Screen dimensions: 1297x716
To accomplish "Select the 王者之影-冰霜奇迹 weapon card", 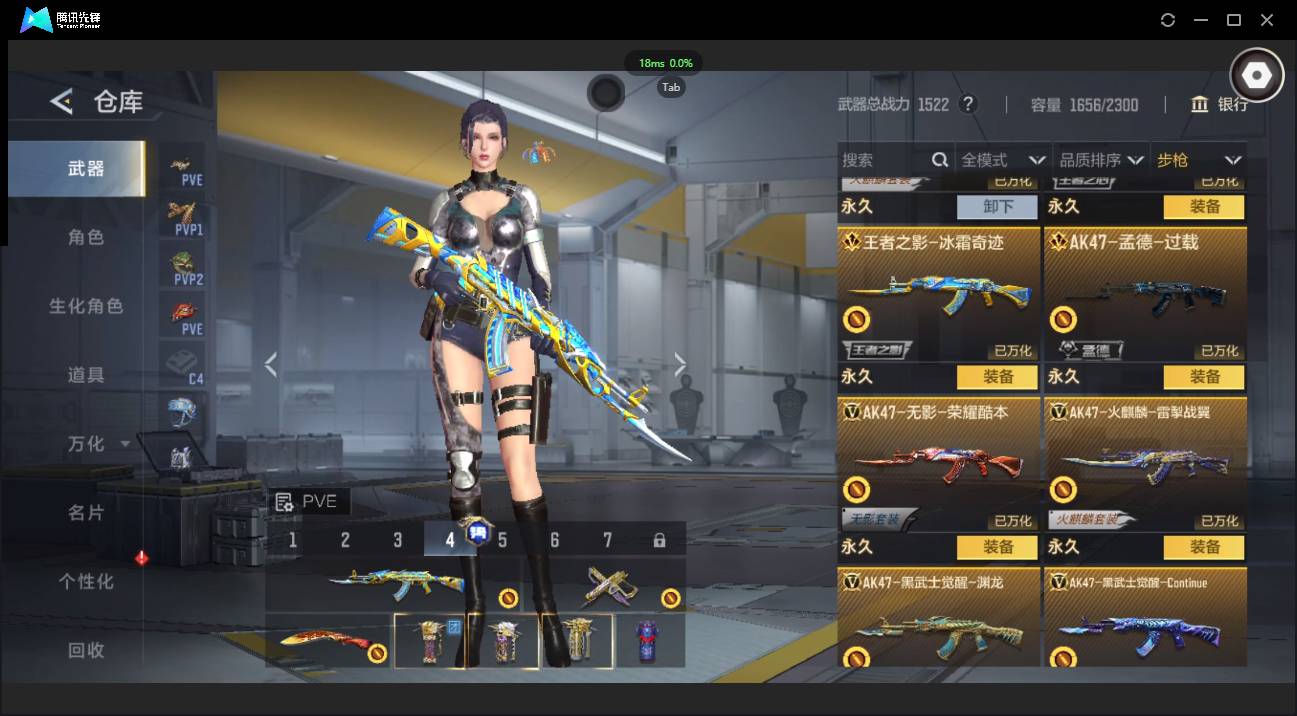I will 939,293.
